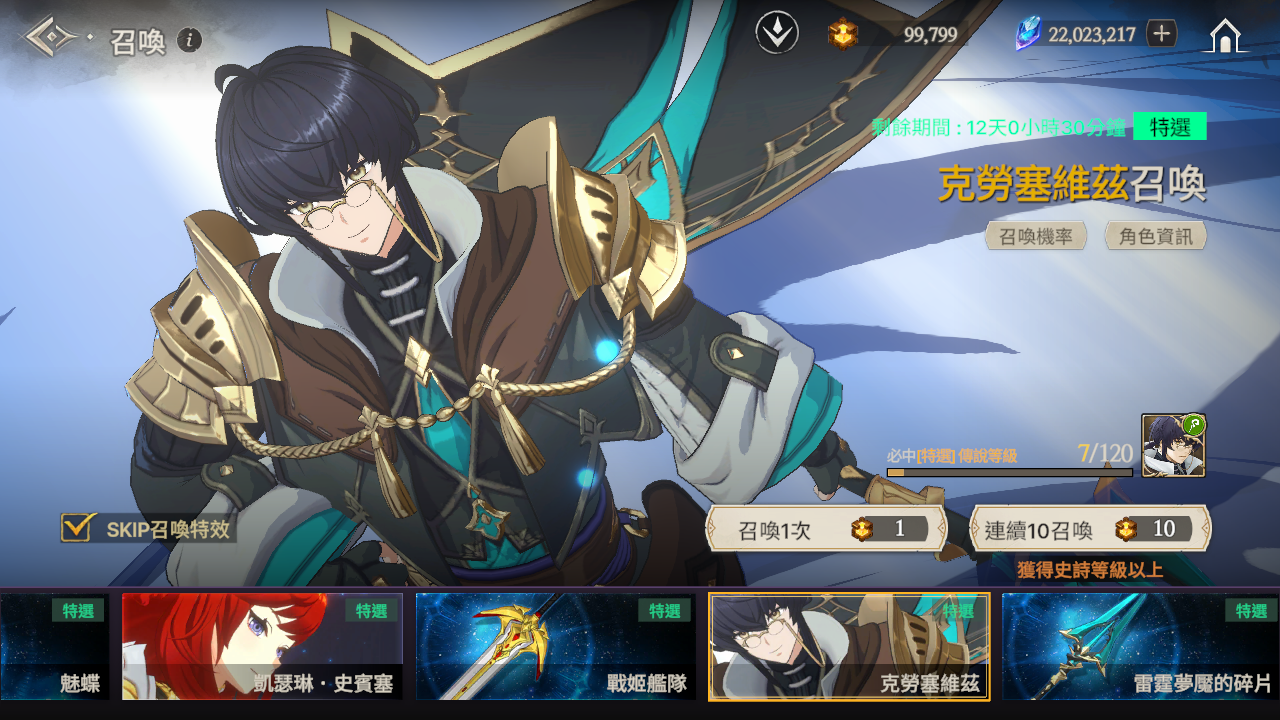Select the 克勞塞維茲 banner thumbnail

pyautogui.click(x=849, y=646)
